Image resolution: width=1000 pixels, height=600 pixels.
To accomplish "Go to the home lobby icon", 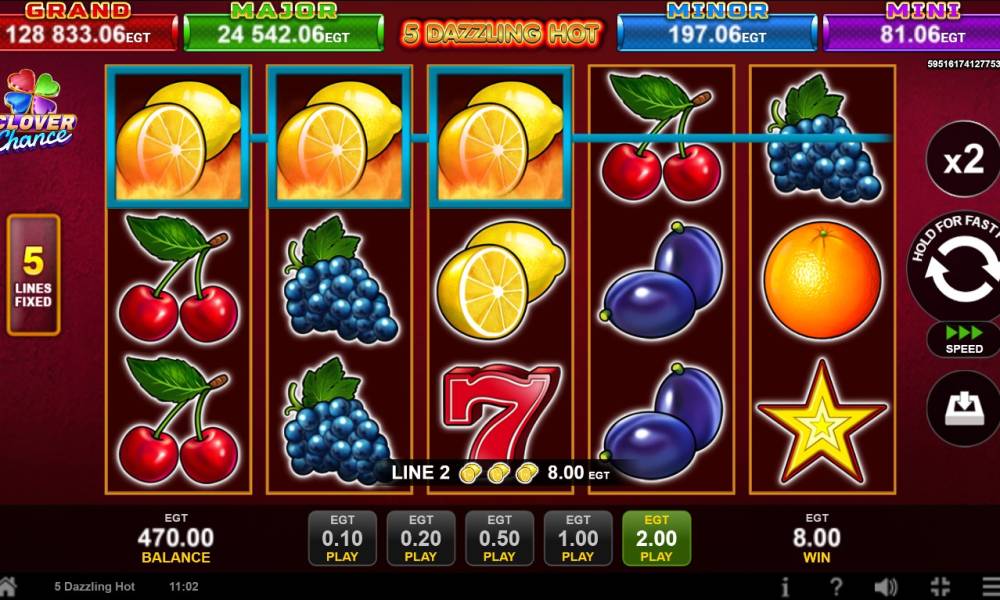I will (8, 586).
